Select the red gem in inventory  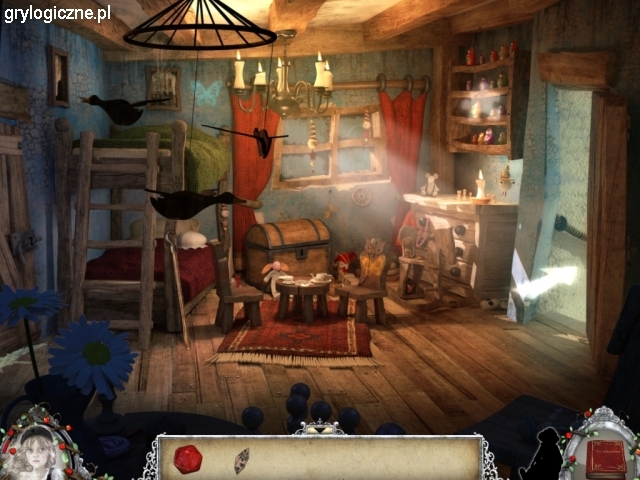pyautogui.click(x=188, y=458)
